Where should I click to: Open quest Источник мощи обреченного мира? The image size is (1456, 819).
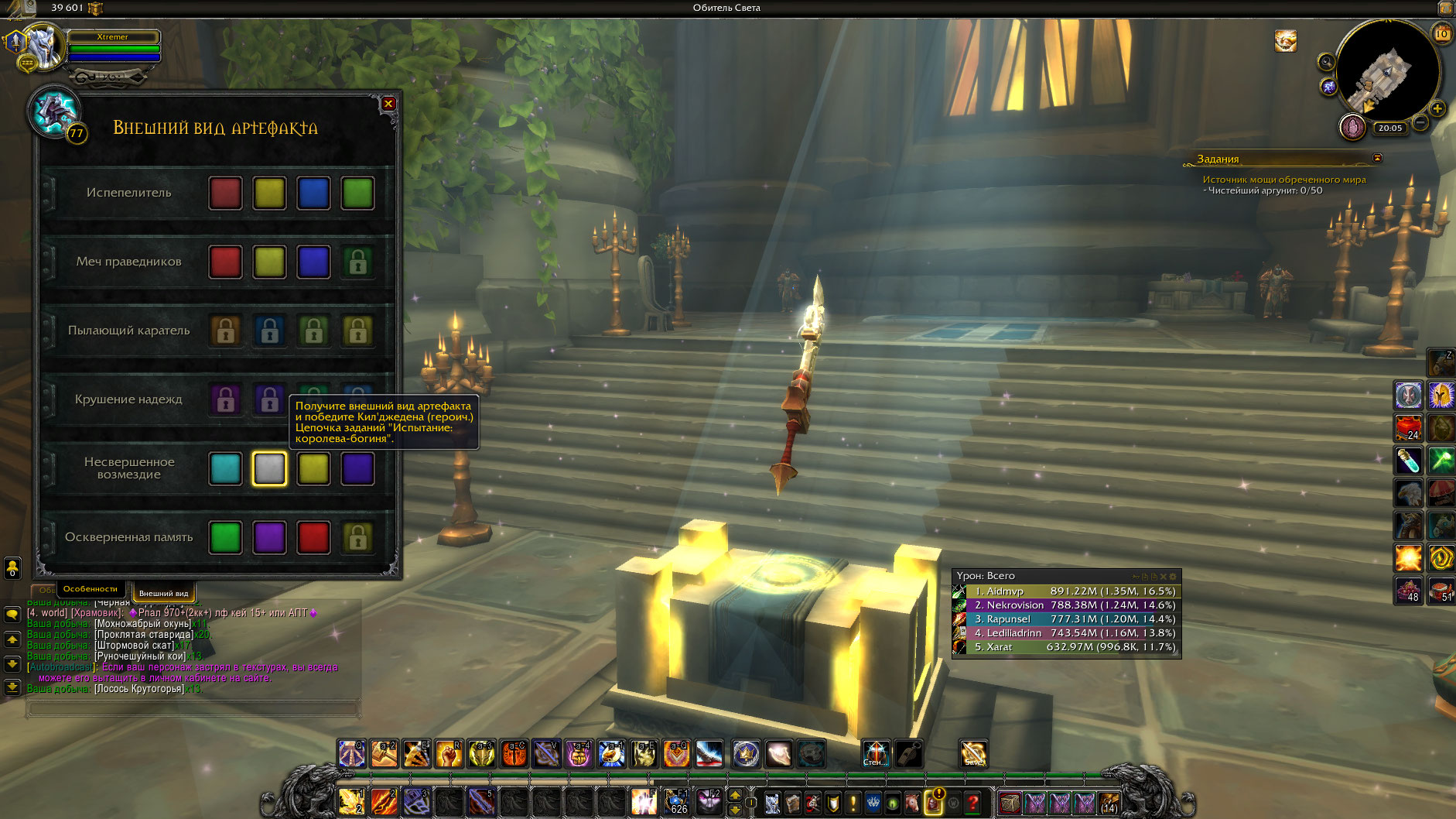tap(1283, 180)
